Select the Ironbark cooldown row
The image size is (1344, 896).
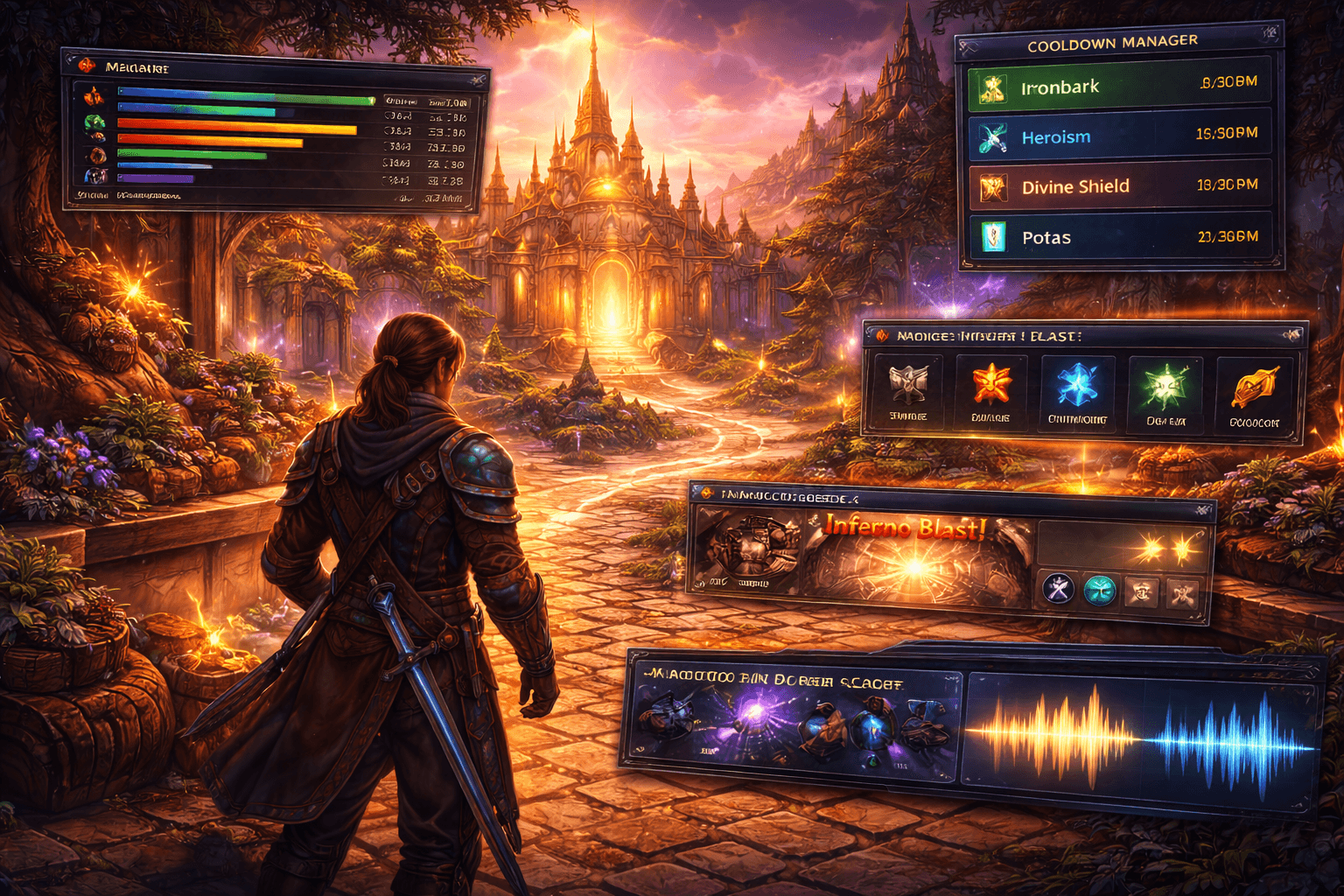coord(1119,87)
